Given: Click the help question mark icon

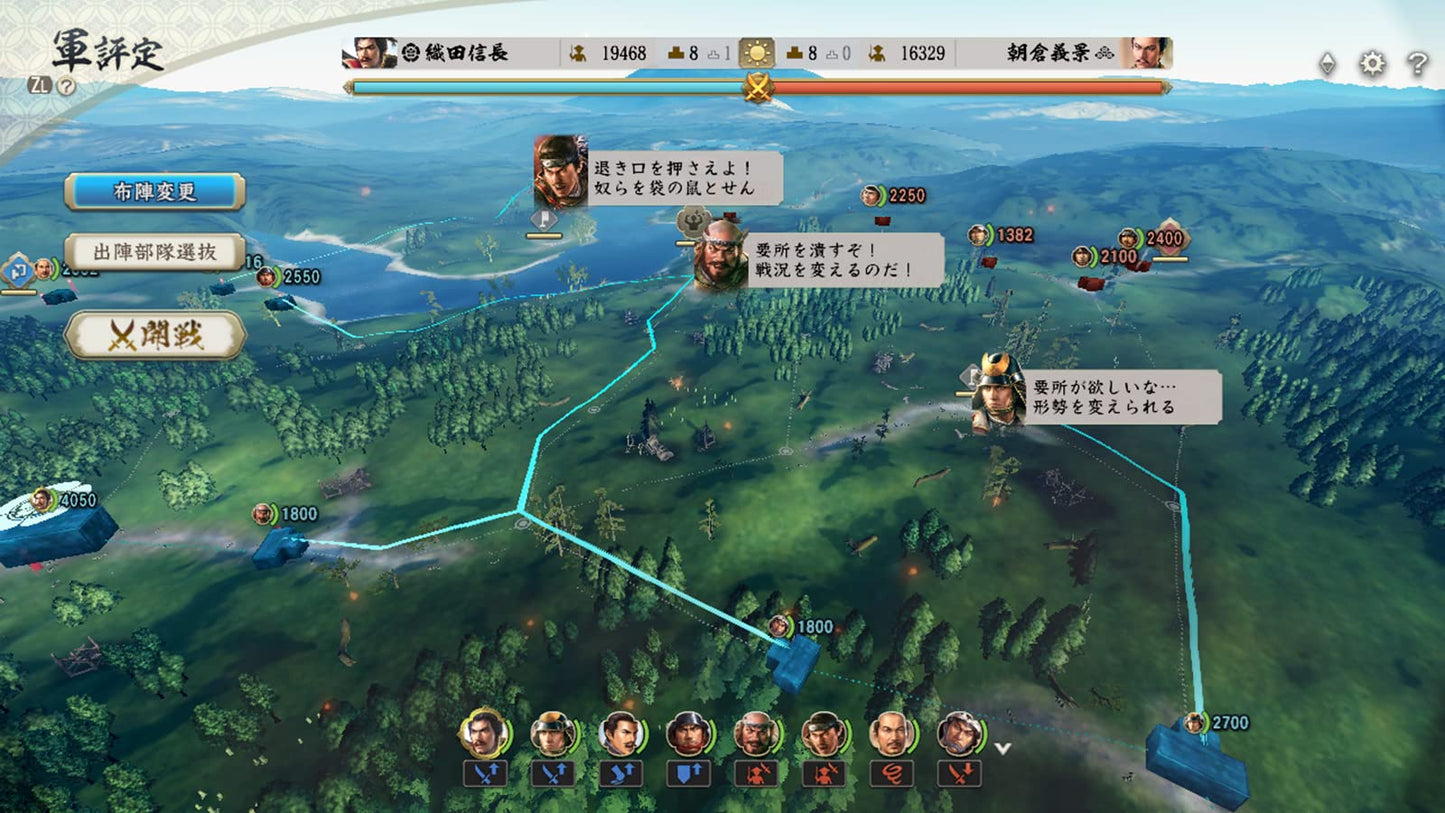Looking at the screenshot, I should pyautogui.click(x=1417, y=63).
